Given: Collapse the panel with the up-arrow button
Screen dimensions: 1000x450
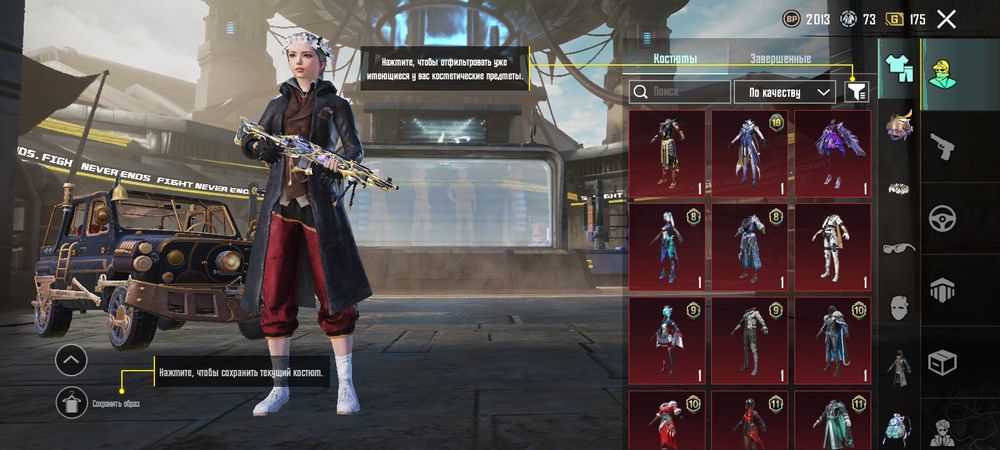Looking at the screenshot, I should 72,360.
